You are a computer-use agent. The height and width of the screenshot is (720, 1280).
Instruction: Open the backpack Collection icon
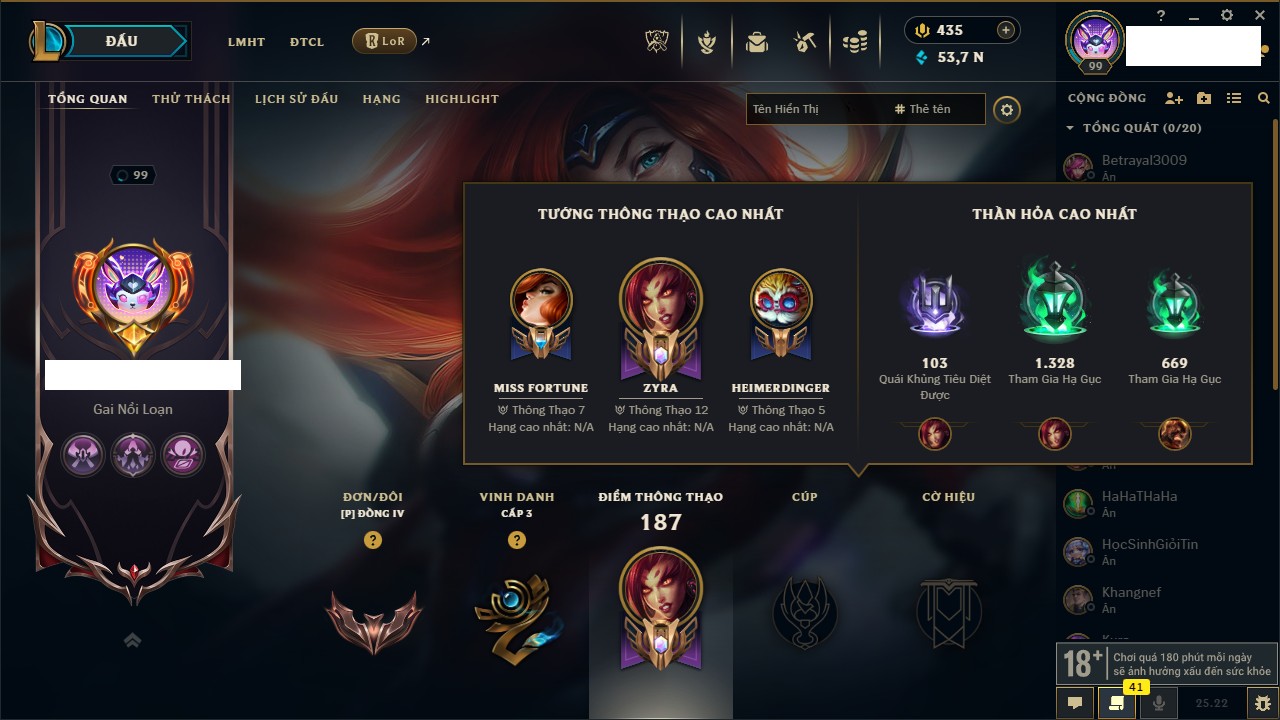click(756, 42)
